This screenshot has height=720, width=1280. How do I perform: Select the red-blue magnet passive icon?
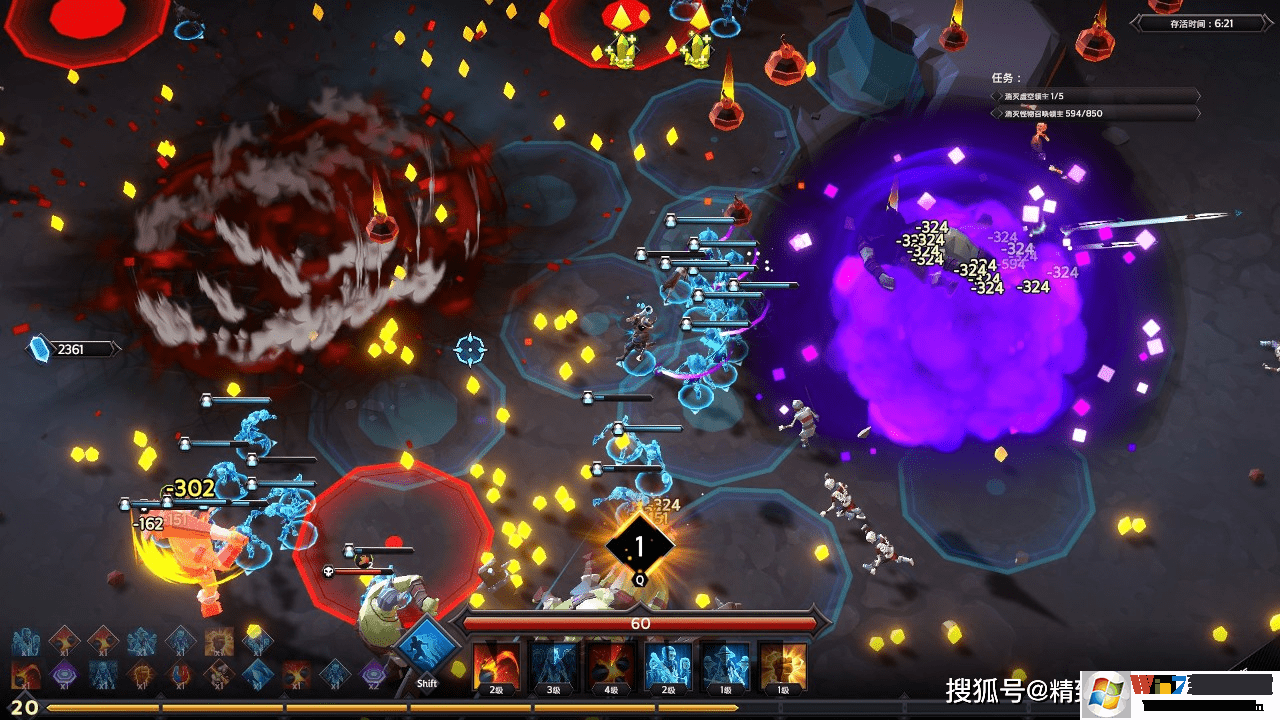tap(181, 675)
